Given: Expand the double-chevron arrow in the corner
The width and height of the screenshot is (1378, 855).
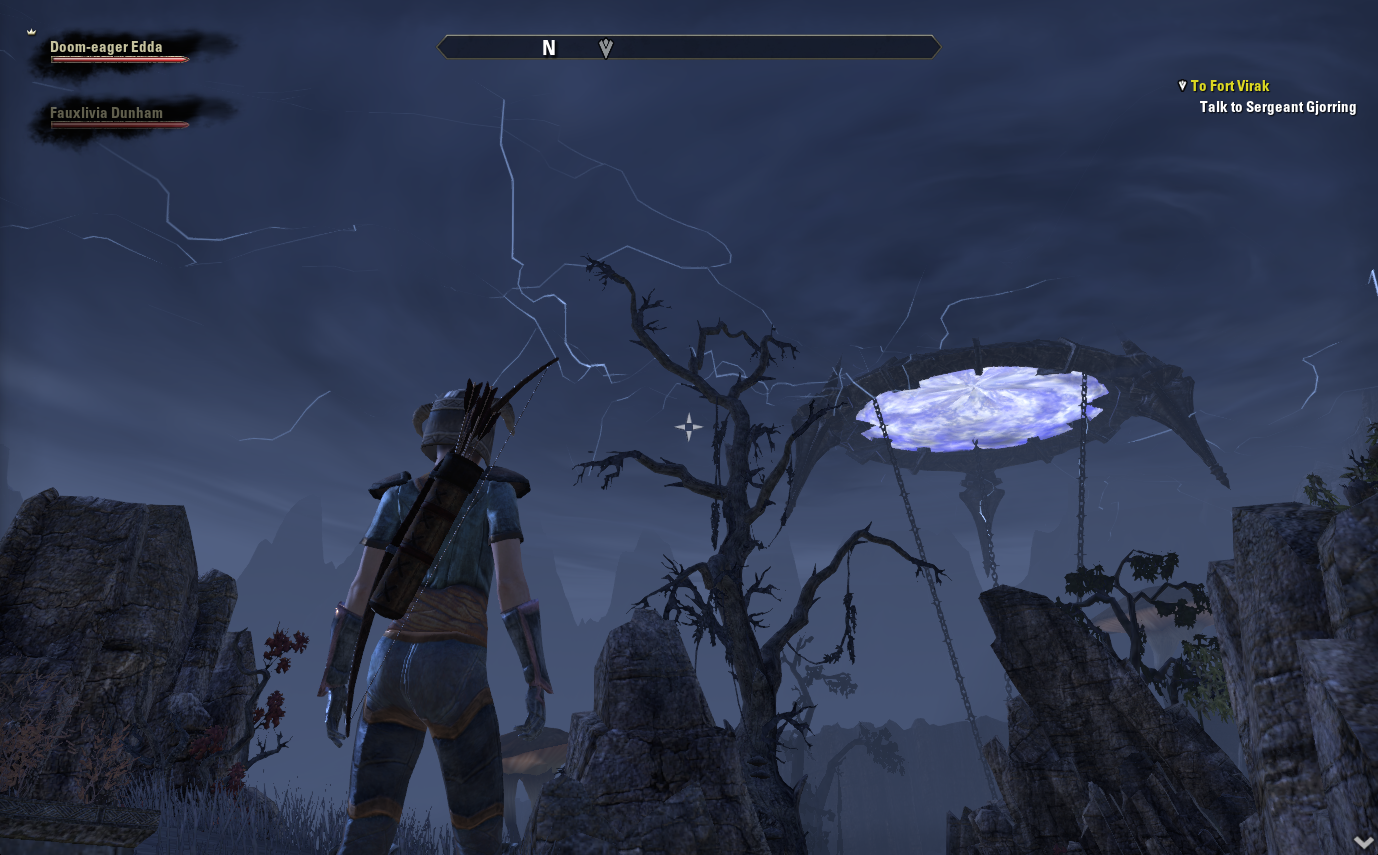Looking at the screenshot, I should 1363,842.
